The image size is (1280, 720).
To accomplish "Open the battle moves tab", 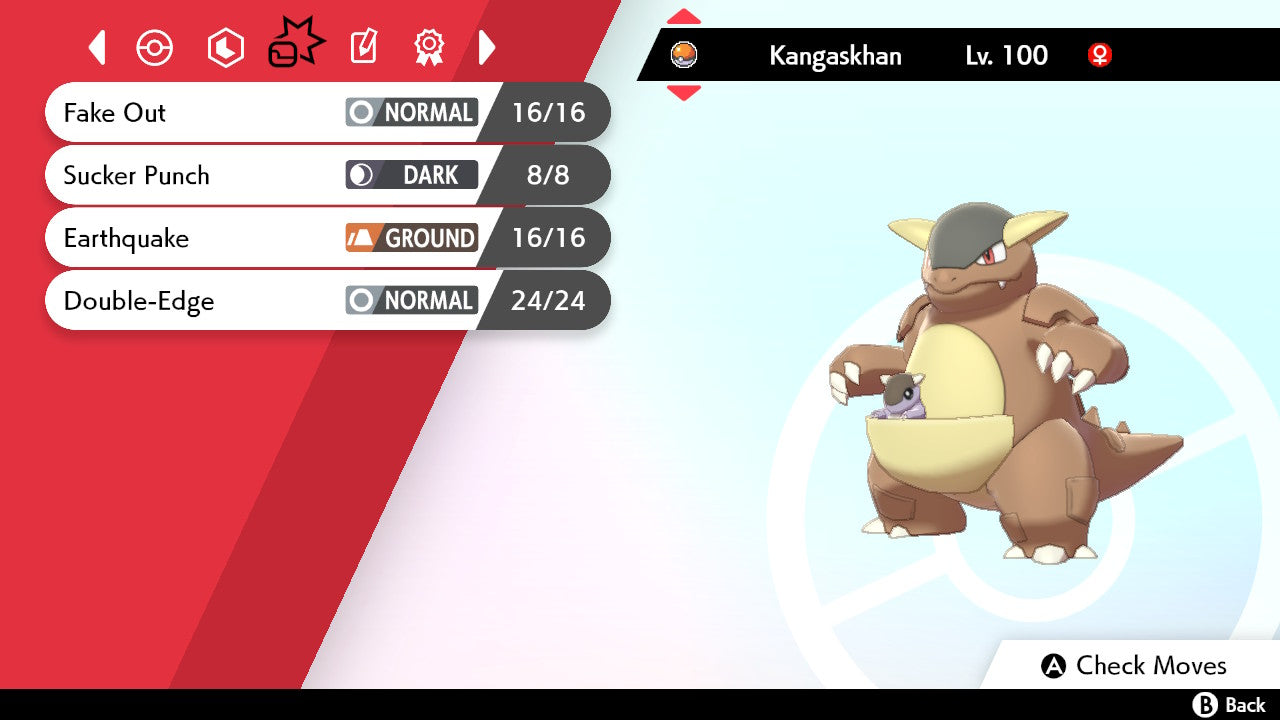I will coord(296,44).
